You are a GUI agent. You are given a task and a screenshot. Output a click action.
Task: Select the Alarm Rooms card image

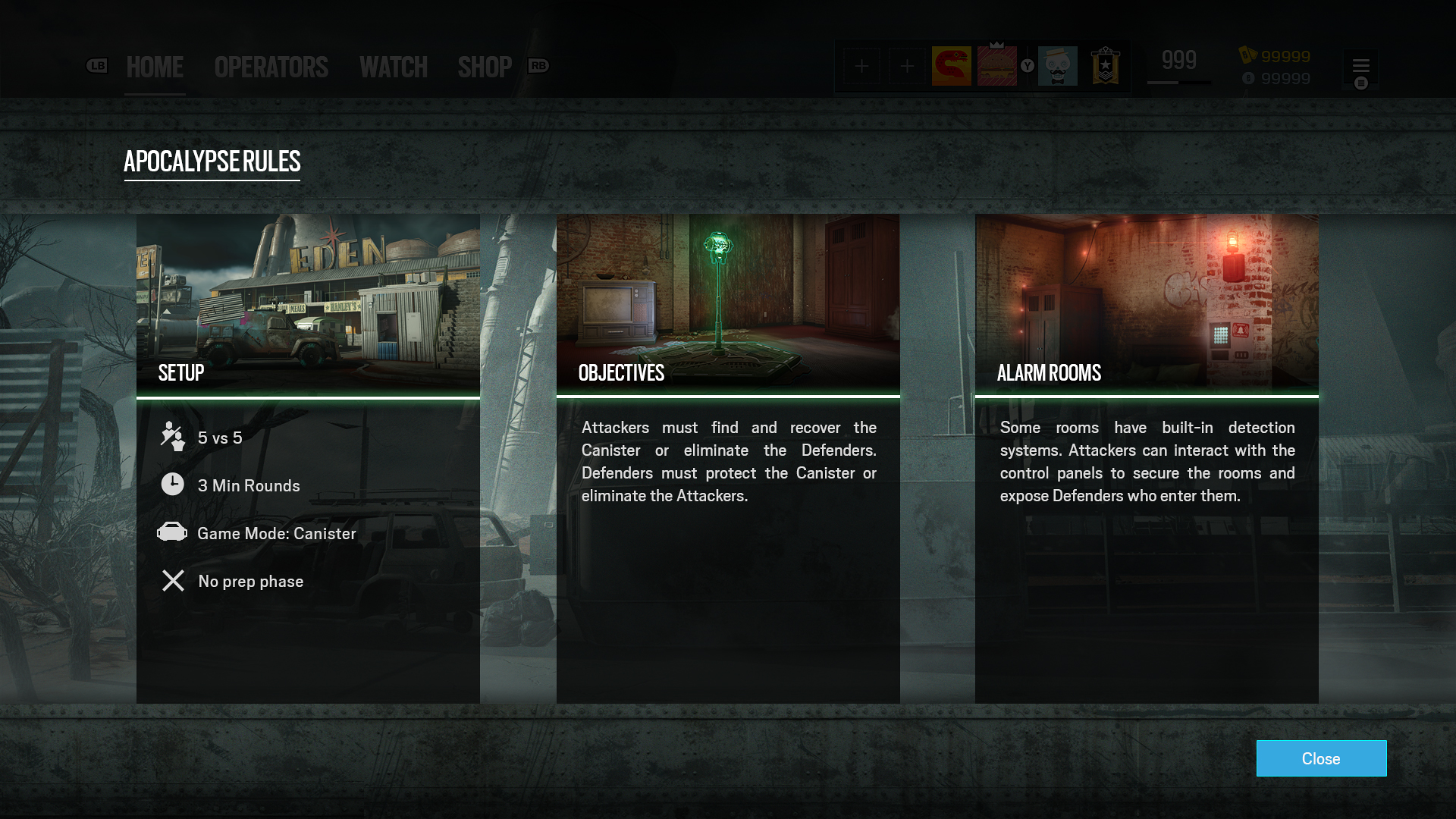[1147, 303]
